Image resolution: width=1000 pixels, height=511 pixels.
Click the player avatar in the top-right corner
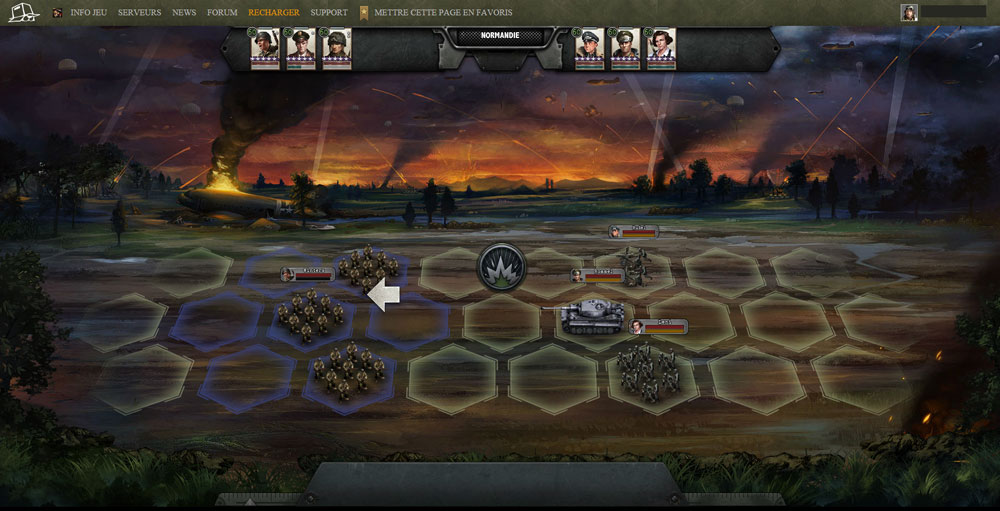coord(909,12)
